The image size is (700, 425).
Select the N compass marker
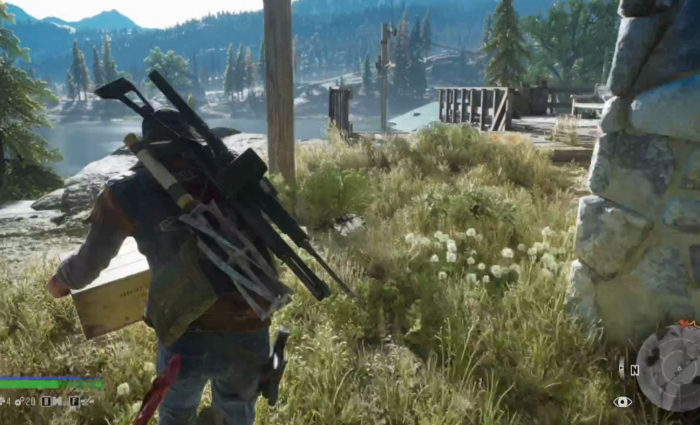tap(634, 369)
